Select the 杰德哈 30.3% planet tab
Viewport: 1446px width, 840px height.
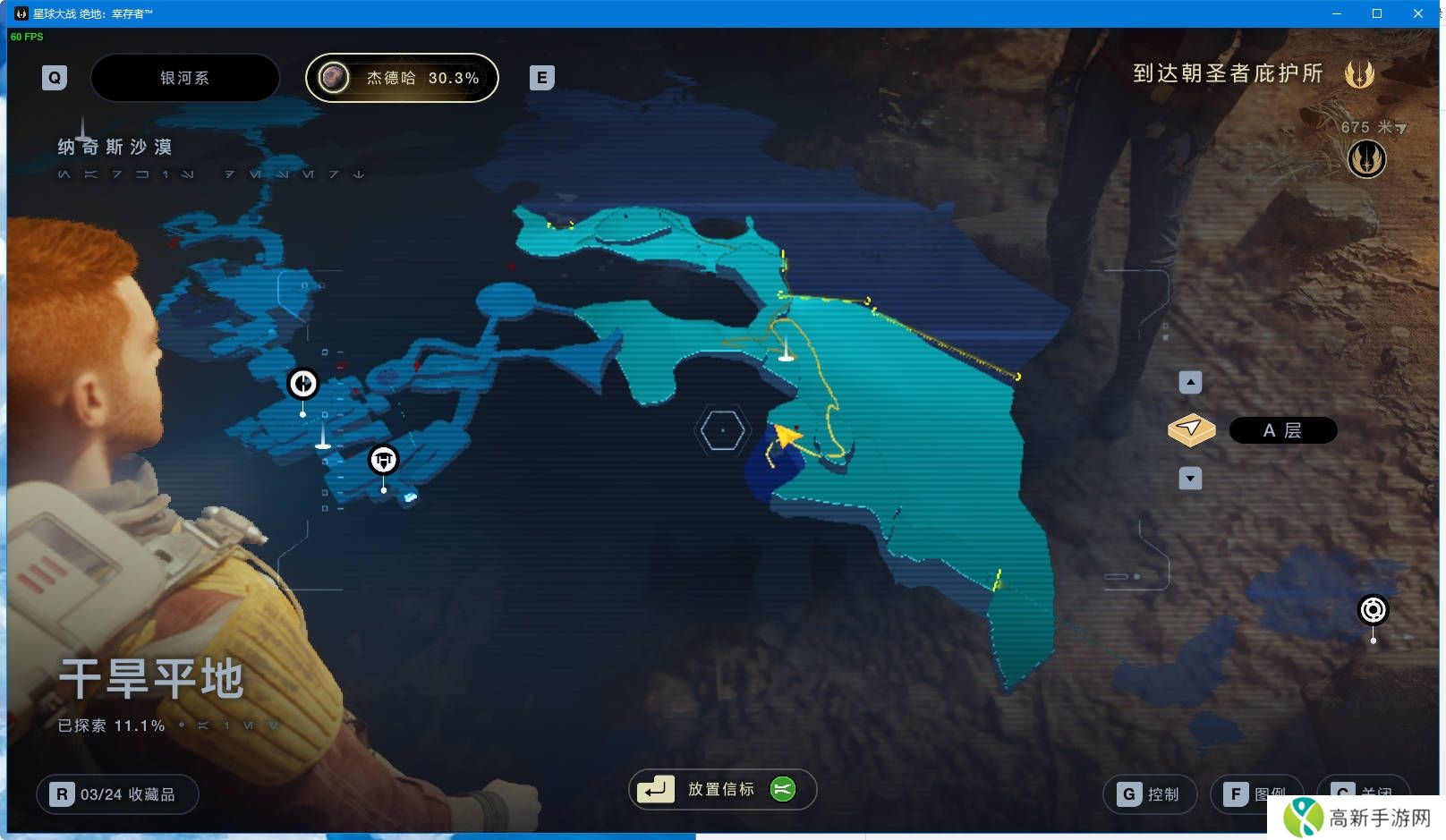(x=402, y=78)
